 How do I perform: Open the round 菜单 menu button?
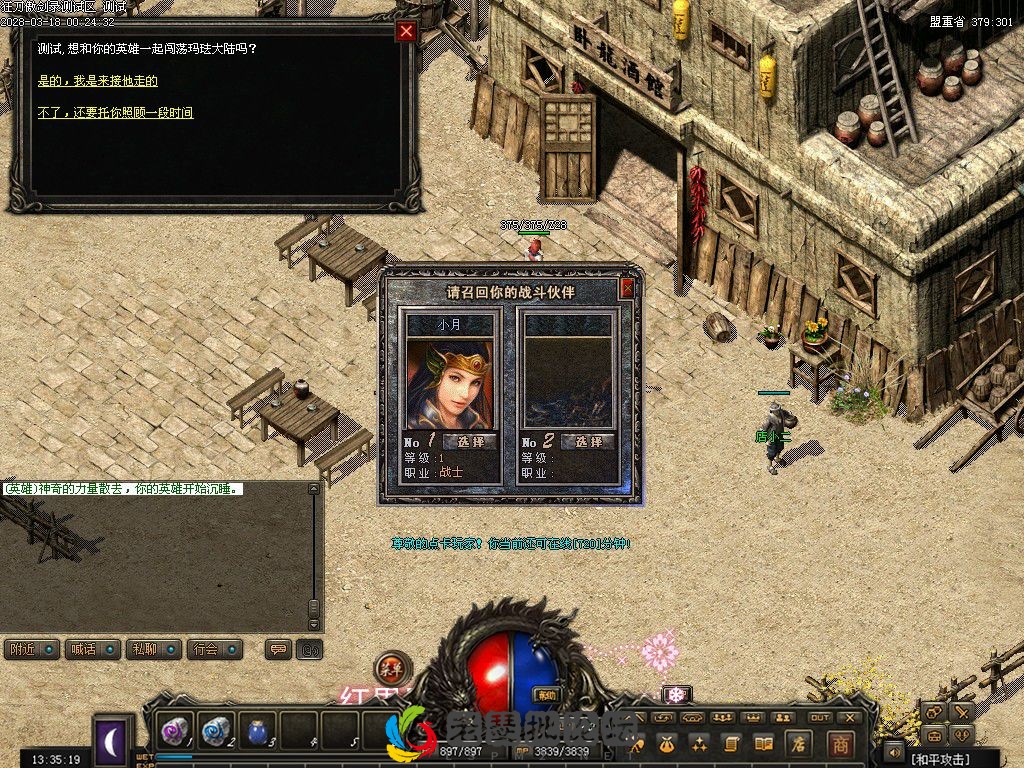[392, 669]
